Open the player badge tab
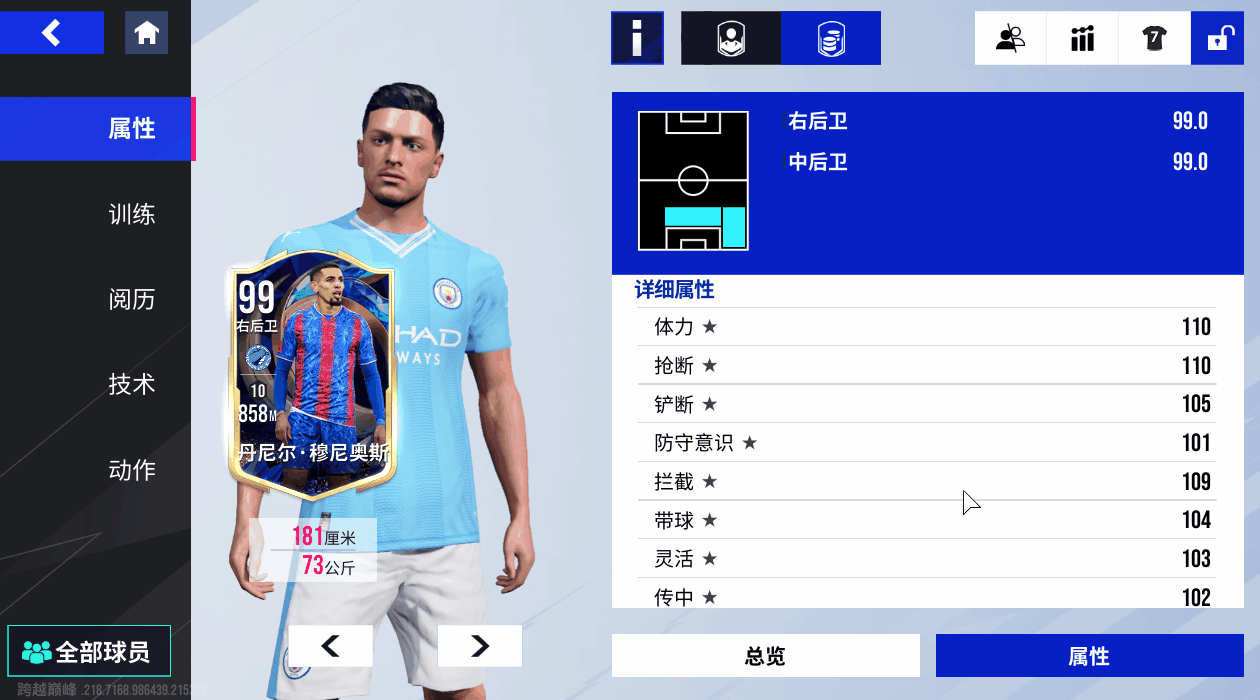1260x700 pixels. [x=731, y=38]
